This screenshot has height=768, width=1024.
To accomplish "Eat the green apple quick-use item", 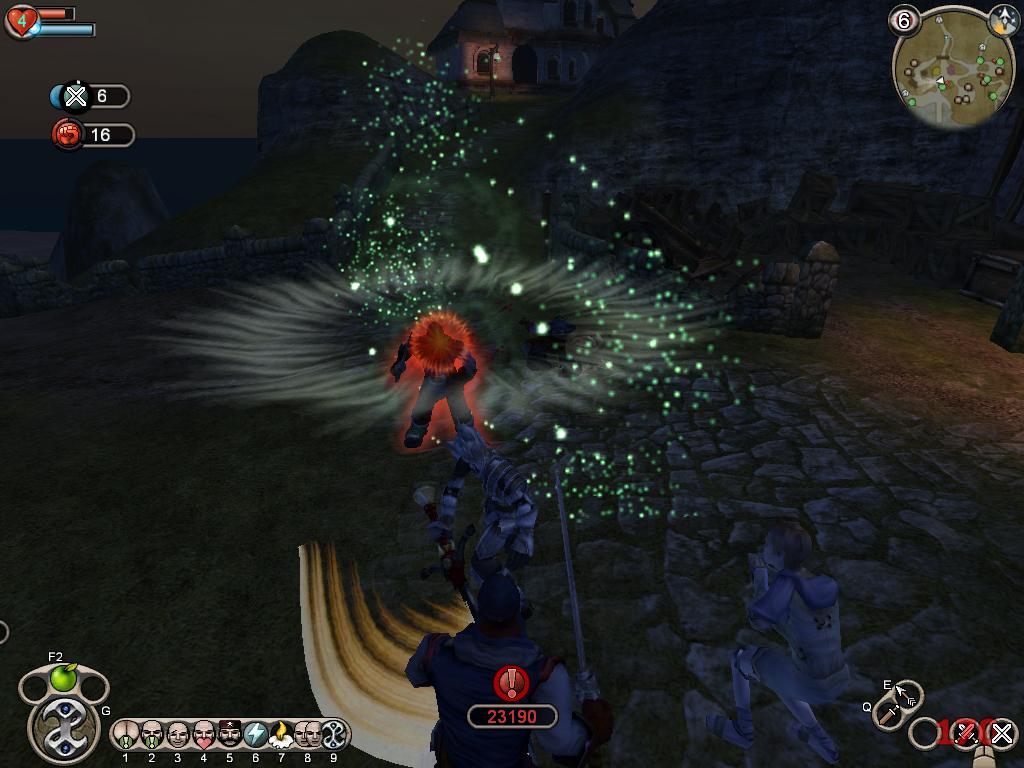I will [x=64, y=679].
